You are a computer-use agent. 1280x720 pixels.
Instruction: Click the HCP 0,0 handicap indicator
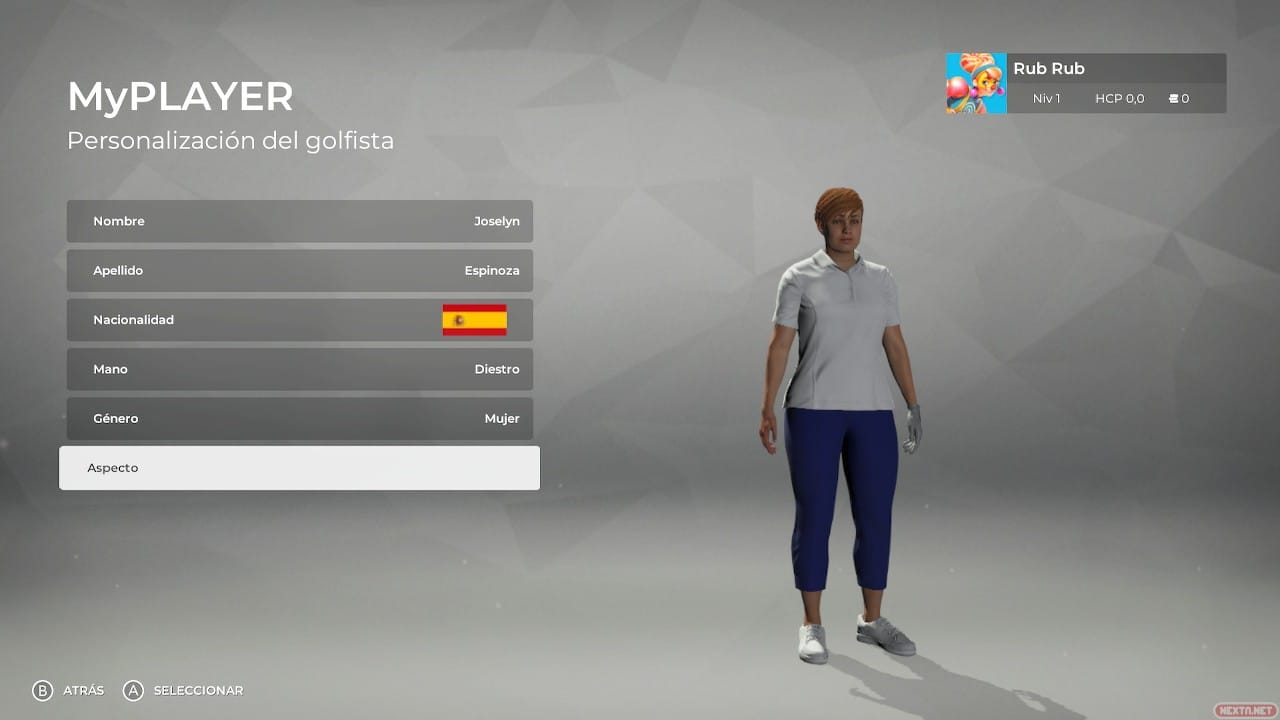pos(1119,99)
